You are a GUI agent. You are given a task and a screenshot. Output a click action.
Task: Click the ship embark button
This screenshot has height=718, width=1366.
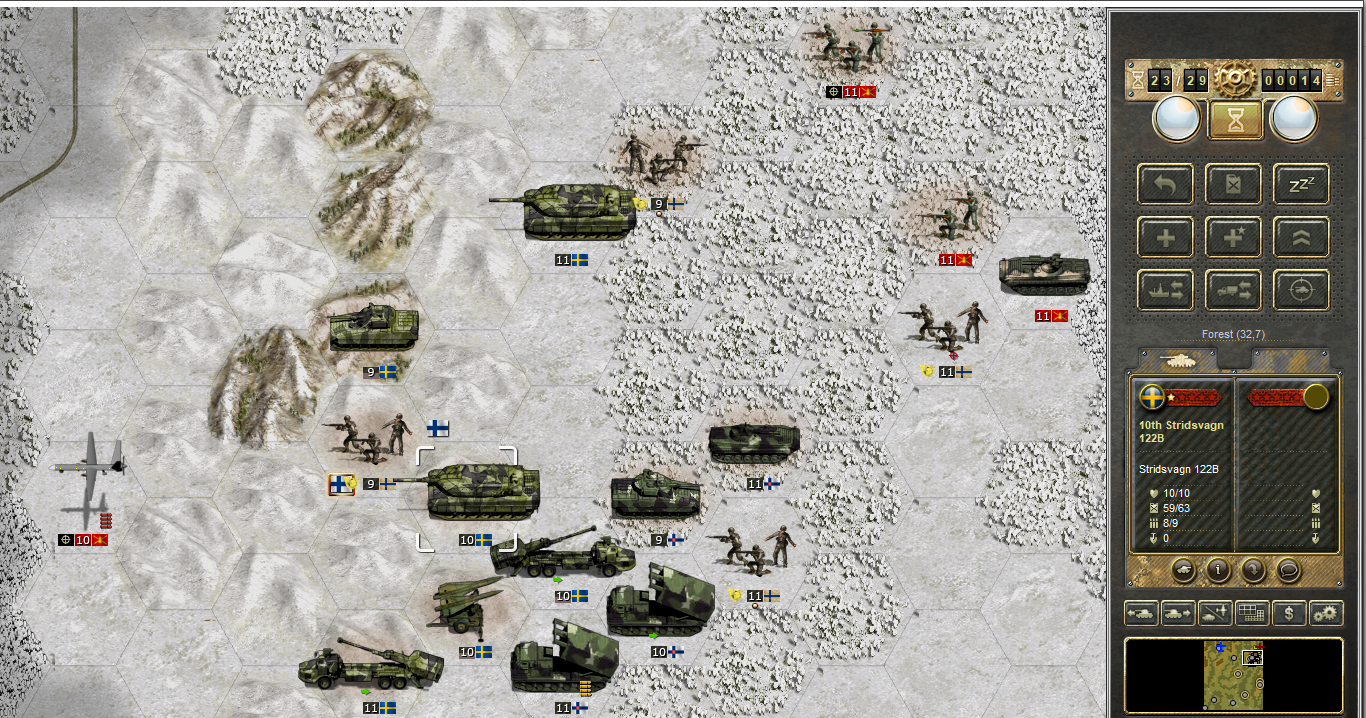click(x=1165, y=290)
